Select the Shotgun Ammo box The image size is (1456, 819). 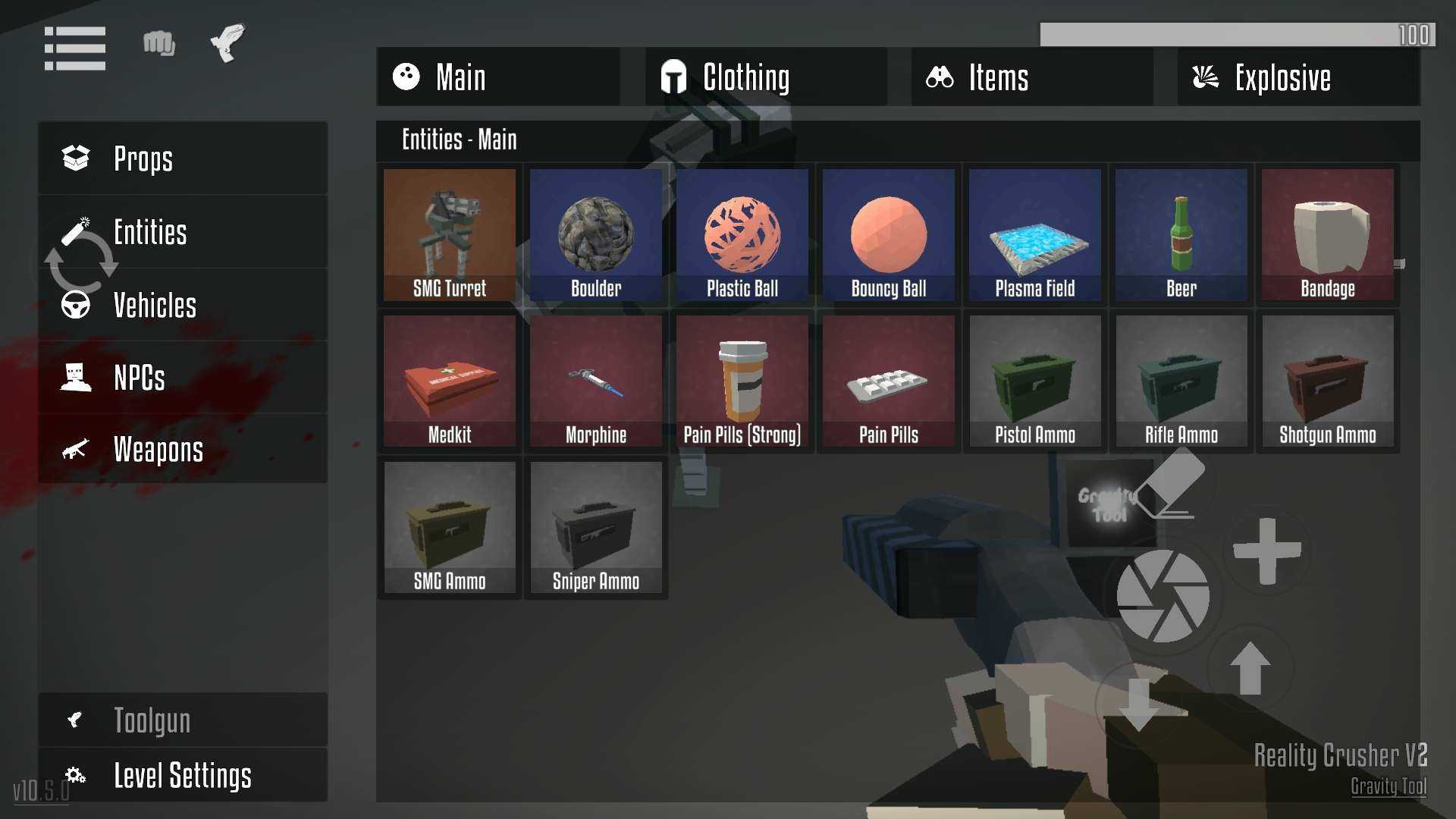pyautogui.click(x=1328, y=381)
